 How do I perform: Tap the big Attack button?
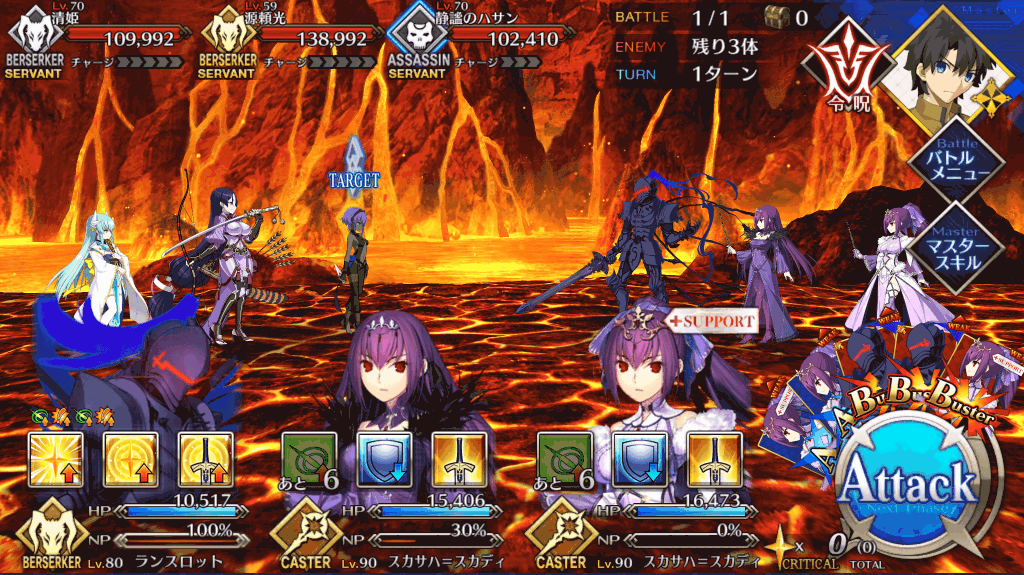(x=908, y=485)
